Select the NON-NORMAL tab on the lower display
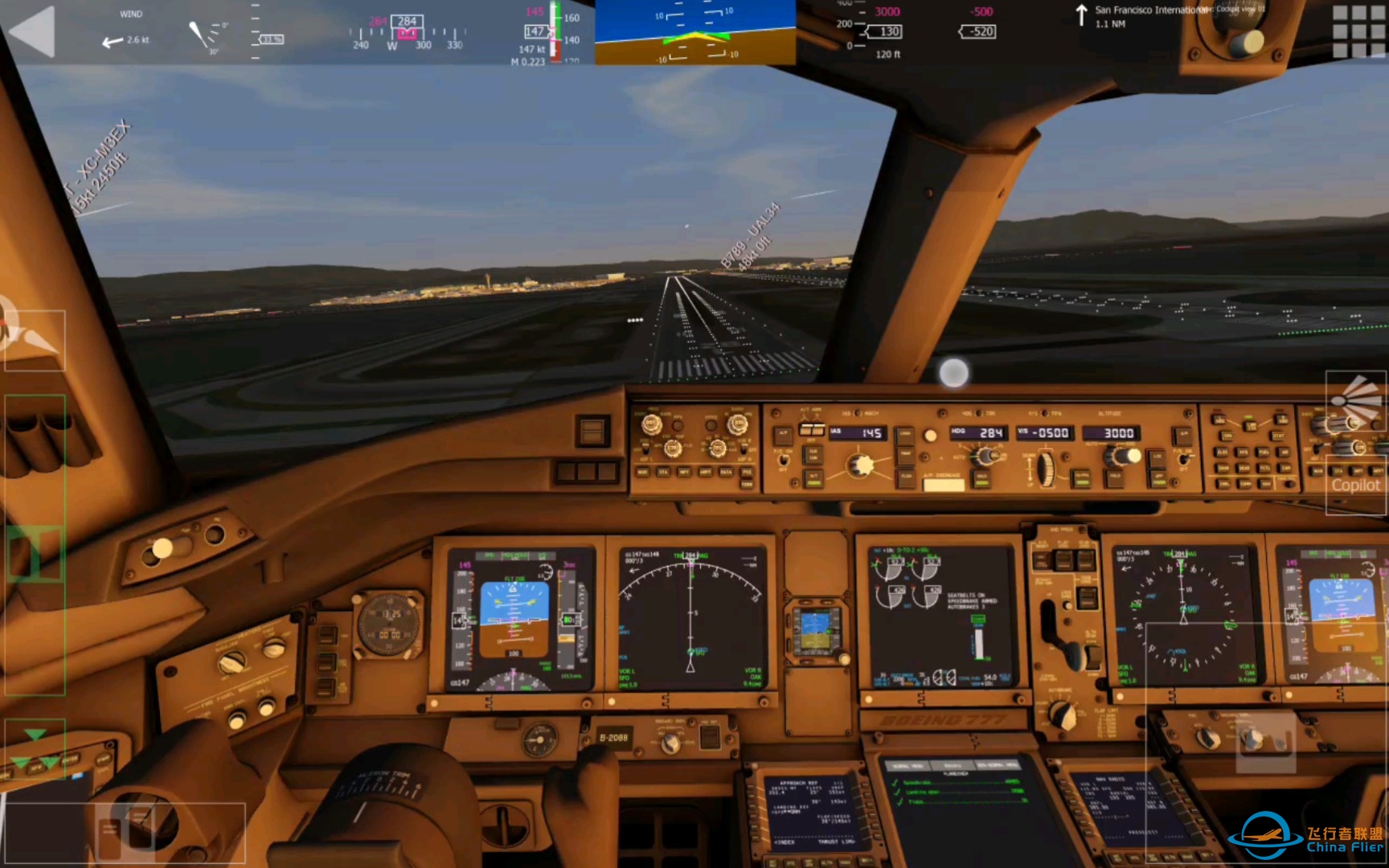 pyautogui.click(x=997, y=765)
